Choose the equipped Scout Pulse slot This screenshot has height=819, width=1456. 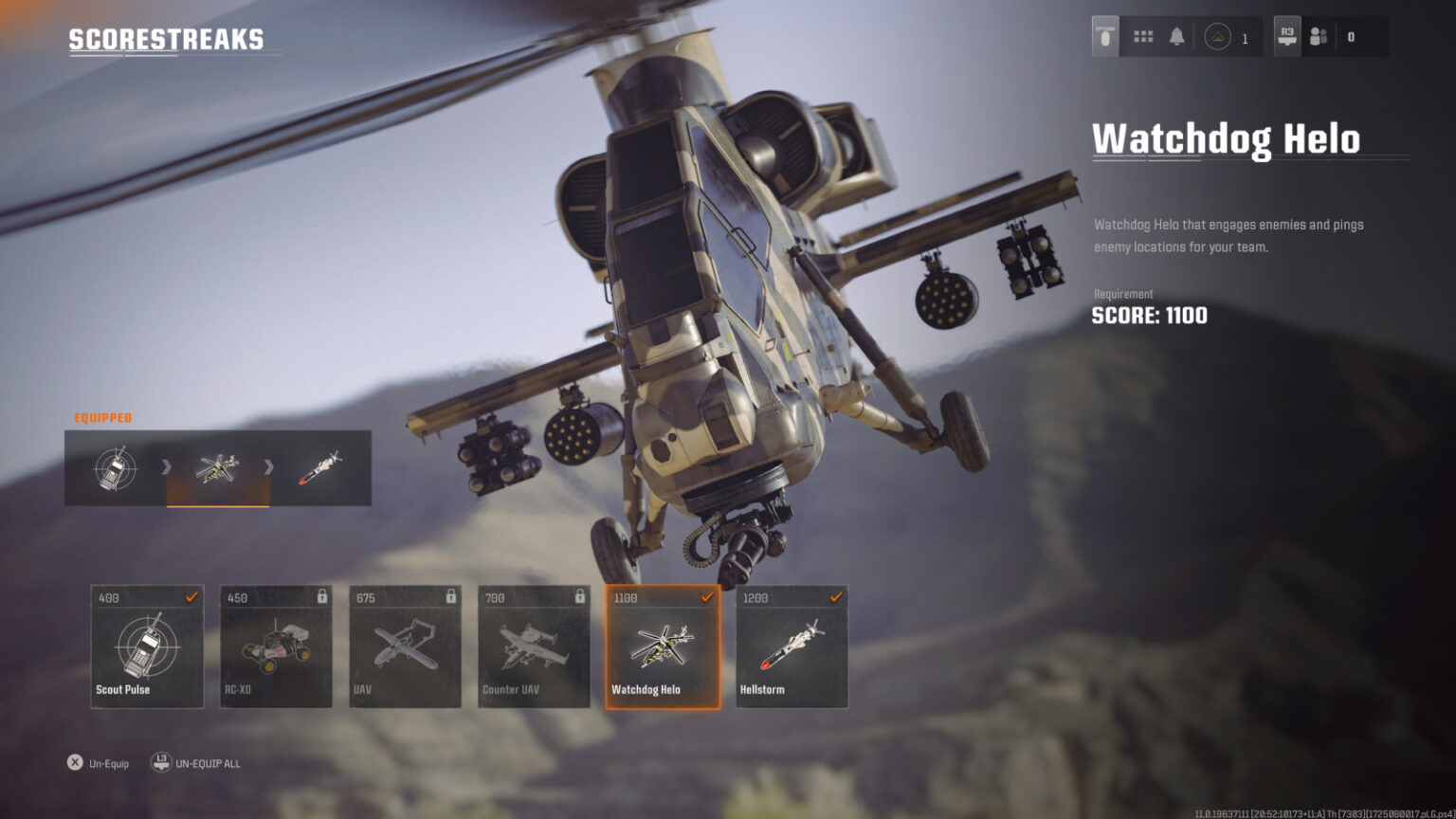tap(116, 468)
